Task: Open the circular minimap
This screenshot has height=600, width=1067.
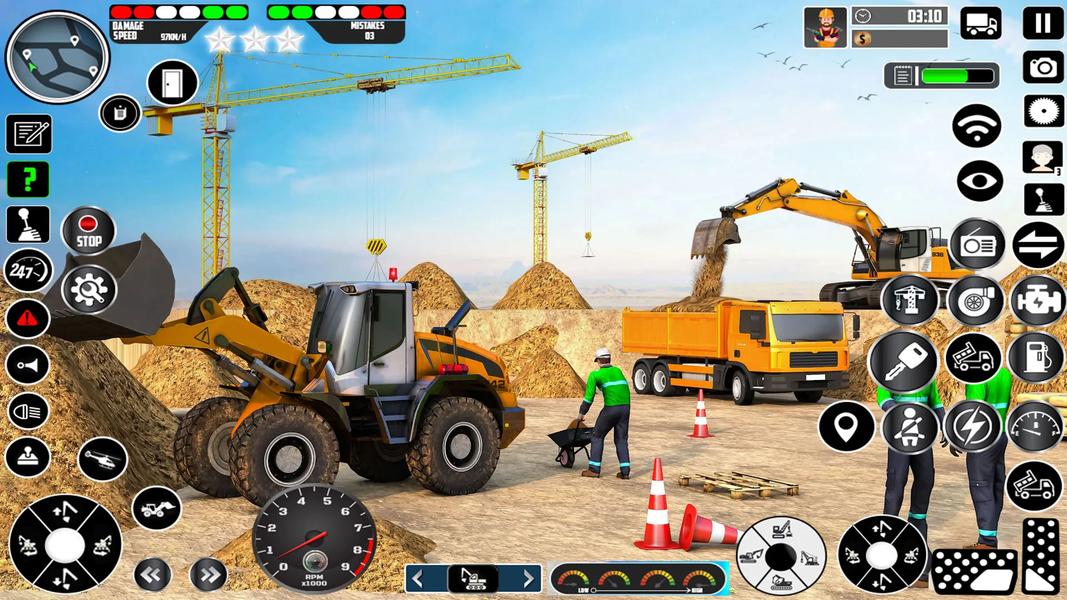Action: (x=57, y=57)
